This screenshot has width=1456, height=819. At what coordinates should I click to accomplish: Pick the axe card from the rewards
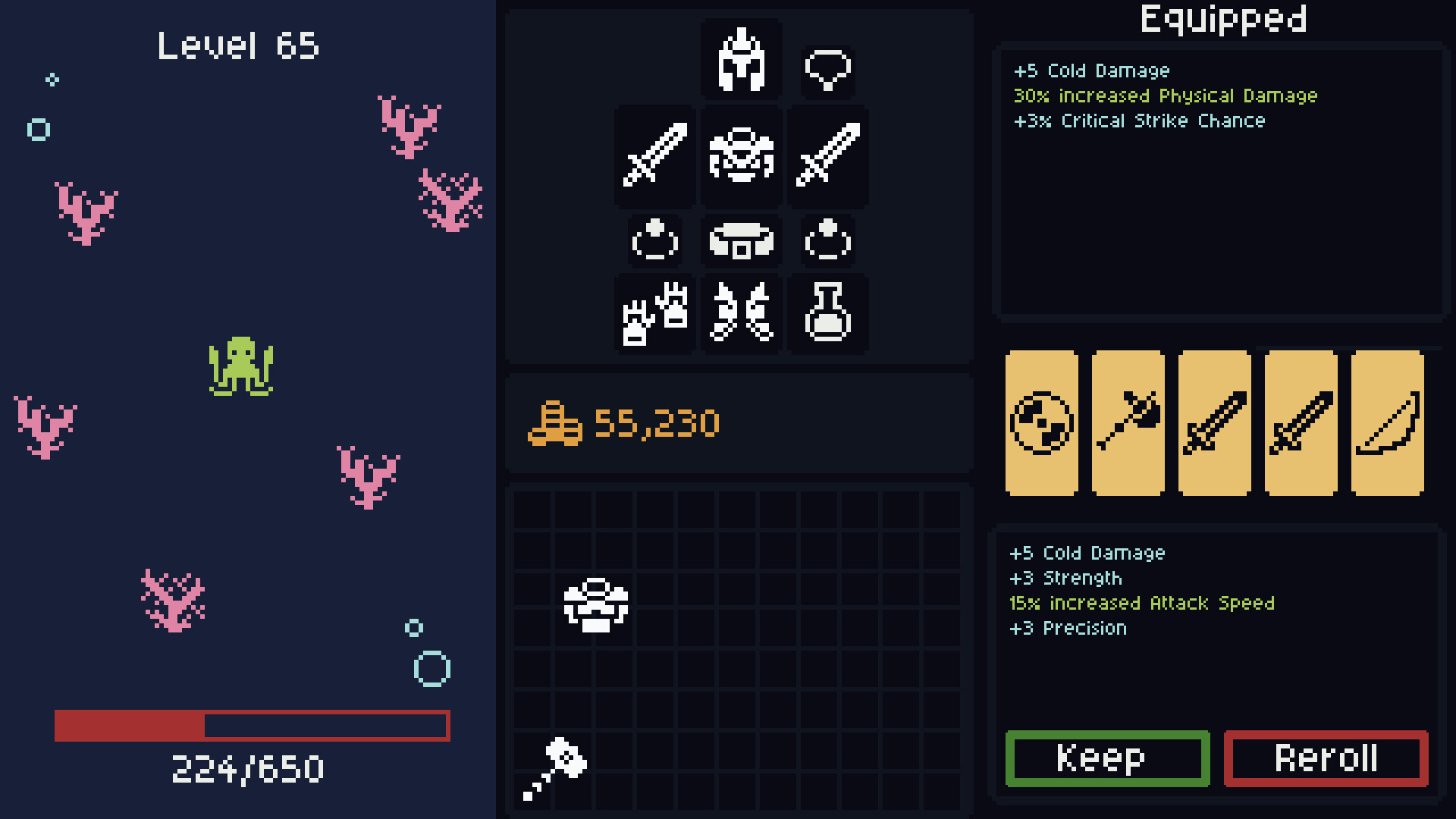pos(1128,423)
